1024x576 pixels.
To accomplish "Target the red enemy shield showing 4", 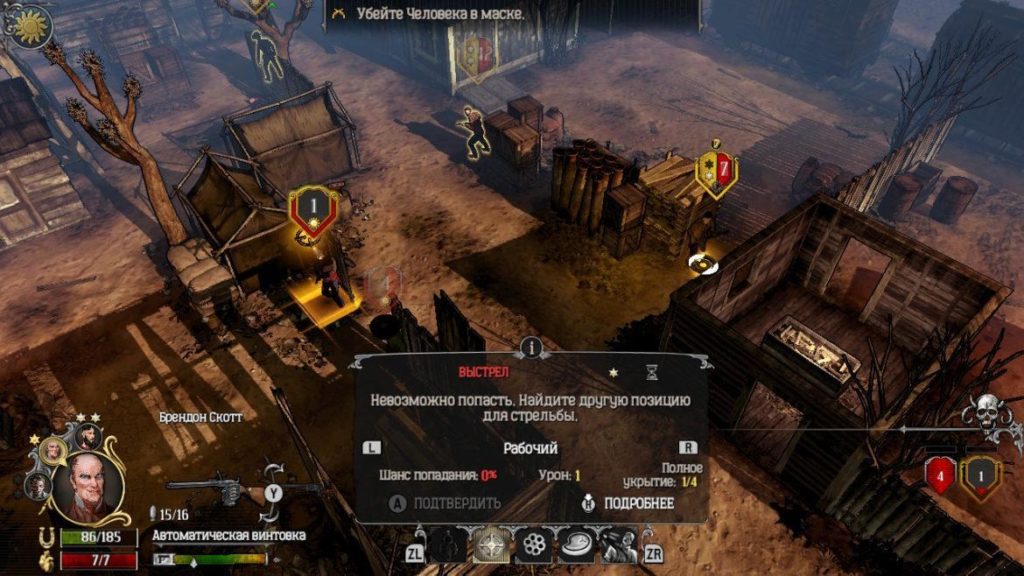I will click(941, 475).
